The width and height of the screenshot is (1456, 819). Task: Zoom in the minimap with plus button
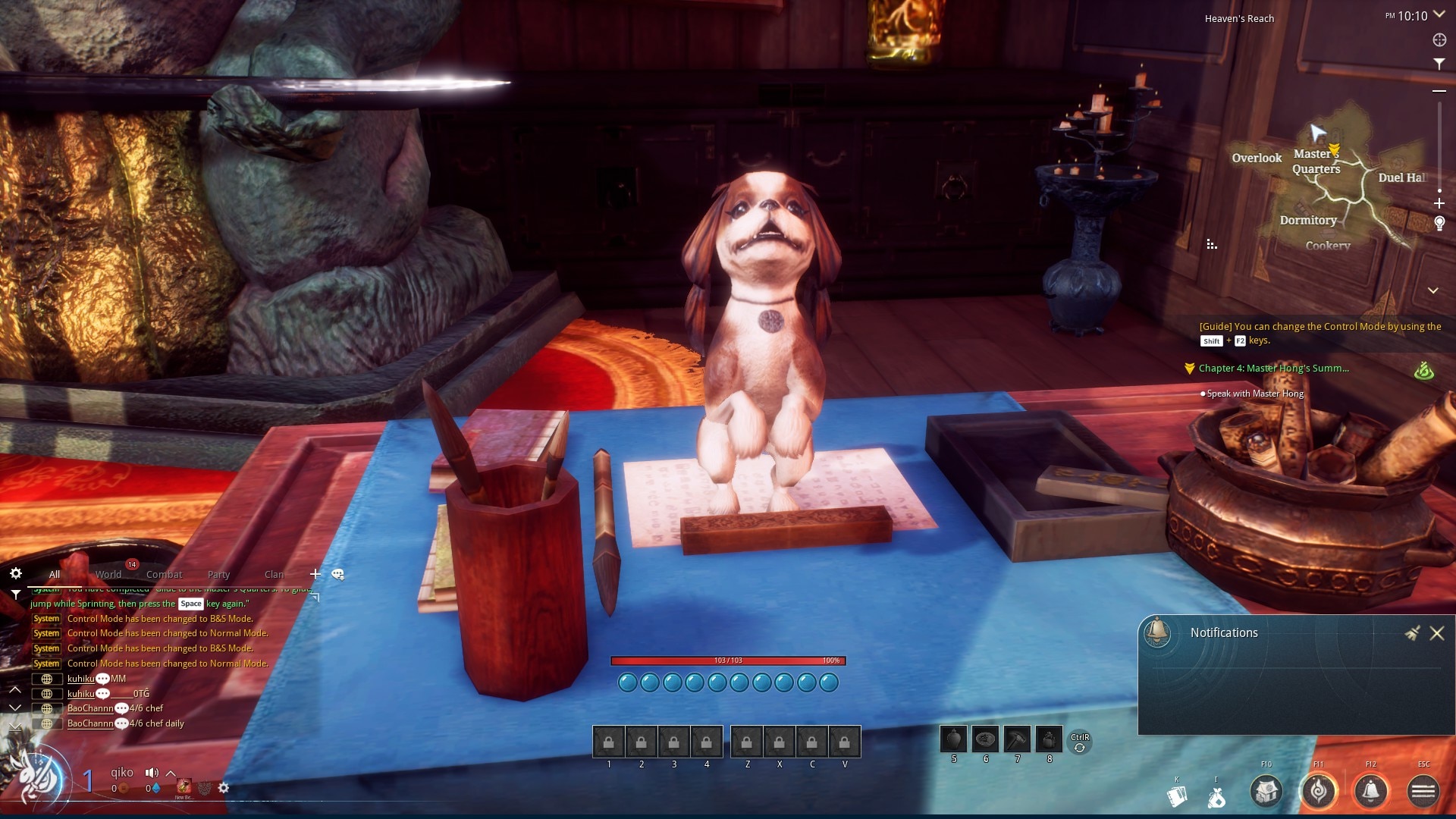[x=1439, y=203]
